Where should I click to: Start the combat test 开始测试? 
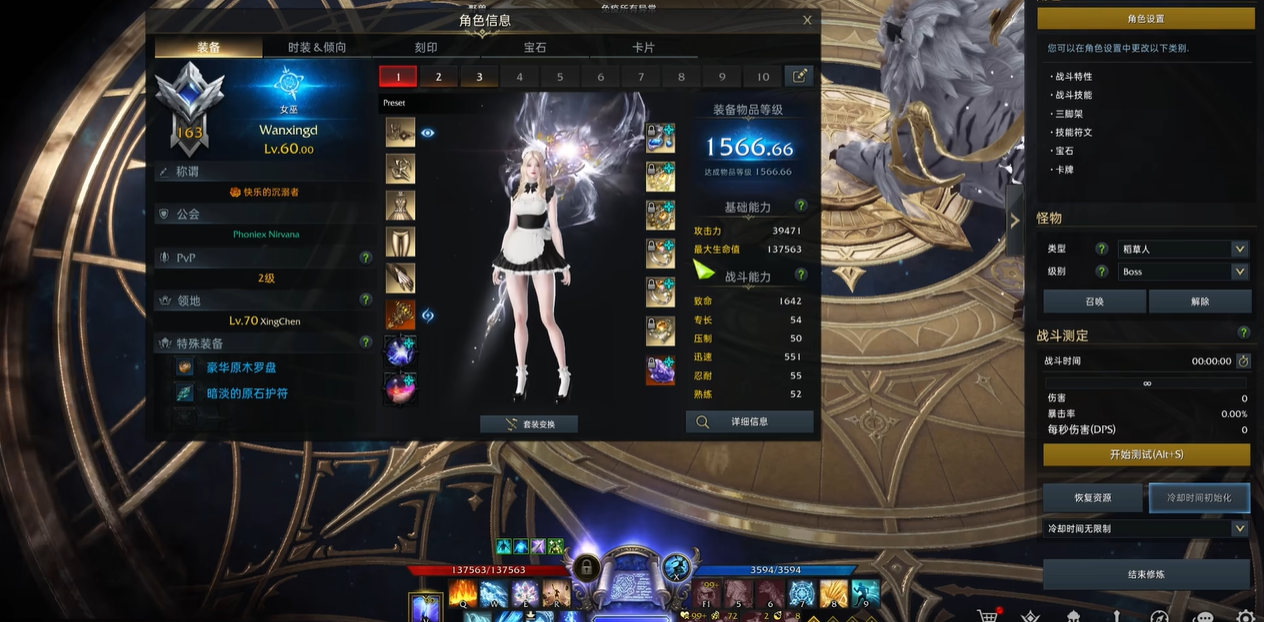click(x=1146, y=454)
